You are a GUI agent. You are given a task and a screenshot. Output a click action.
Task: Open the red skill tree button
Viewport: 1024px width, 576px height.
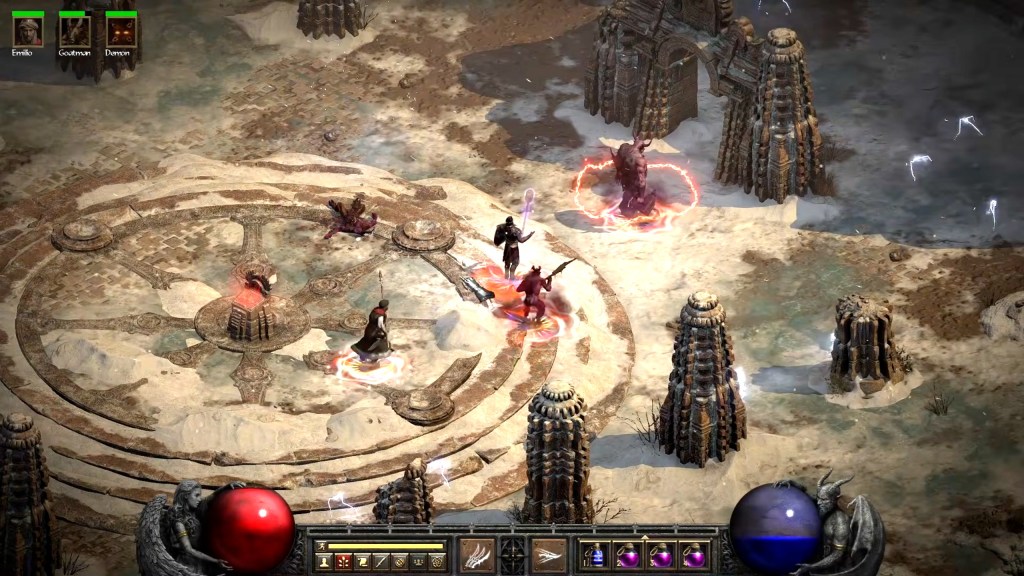tap(343, 562)
